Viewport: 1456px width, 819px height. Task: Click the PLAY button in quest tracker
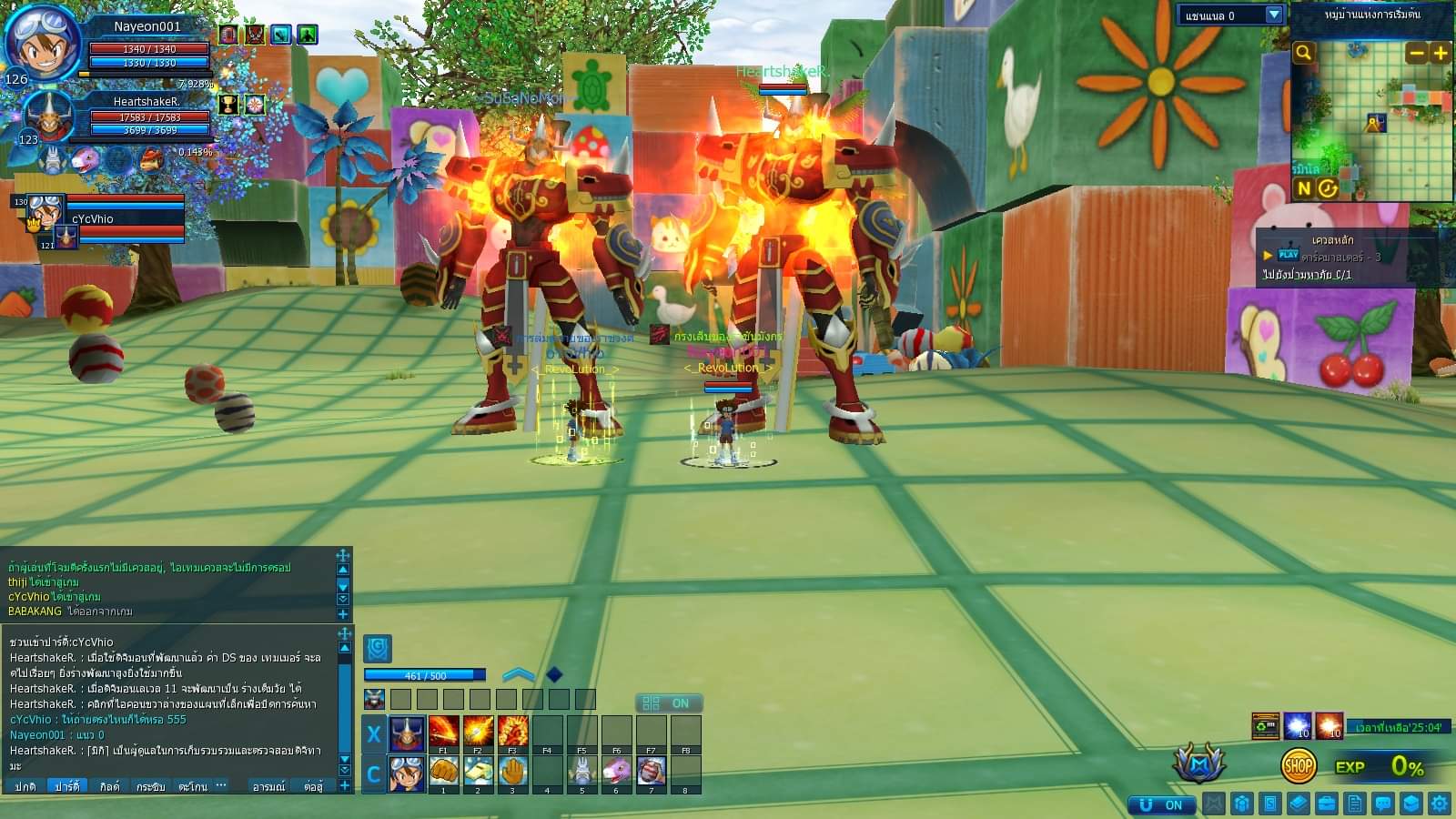pos(1288,255)
